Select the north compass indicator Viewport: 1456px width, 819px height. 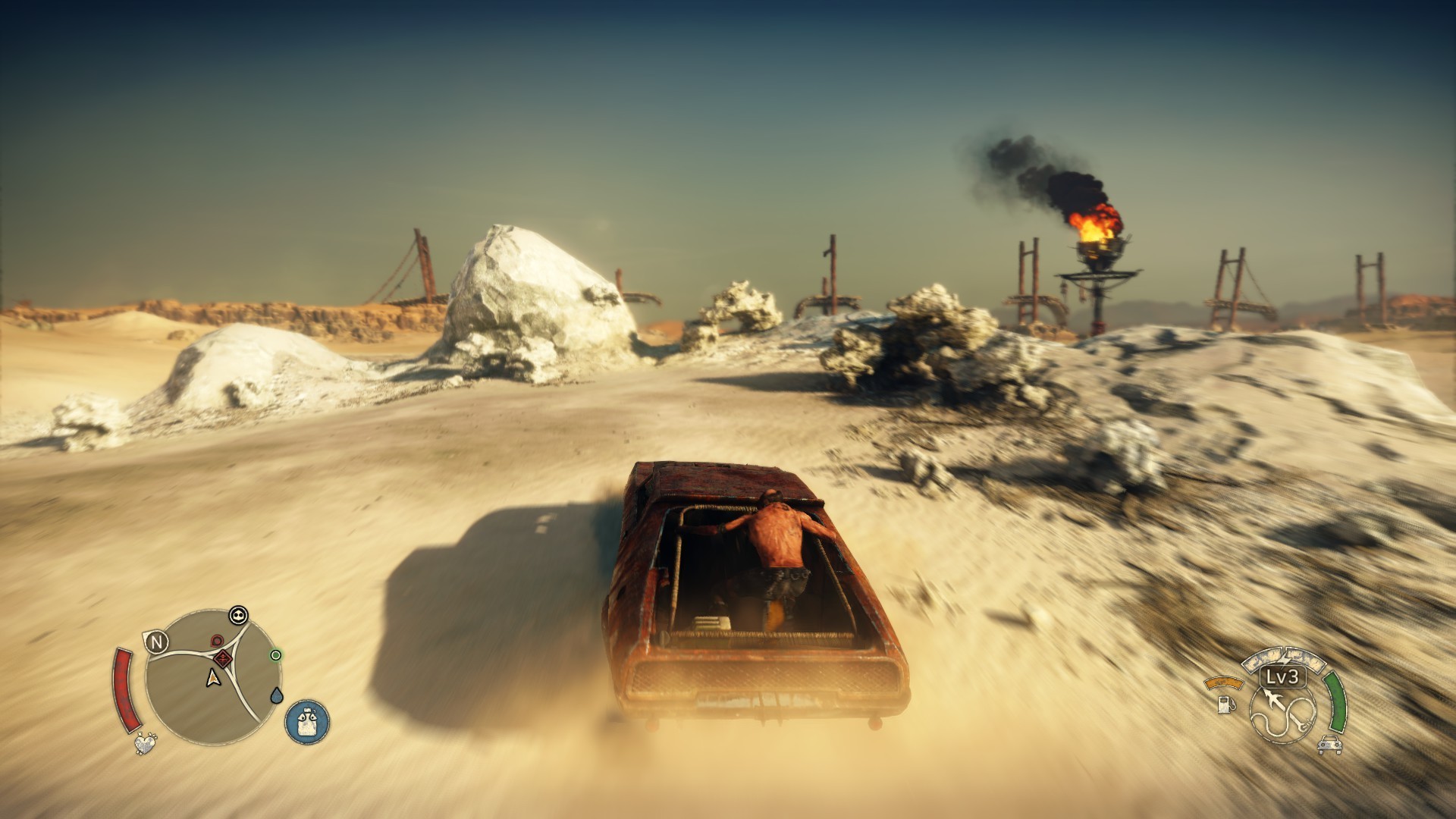click(157, 643)
